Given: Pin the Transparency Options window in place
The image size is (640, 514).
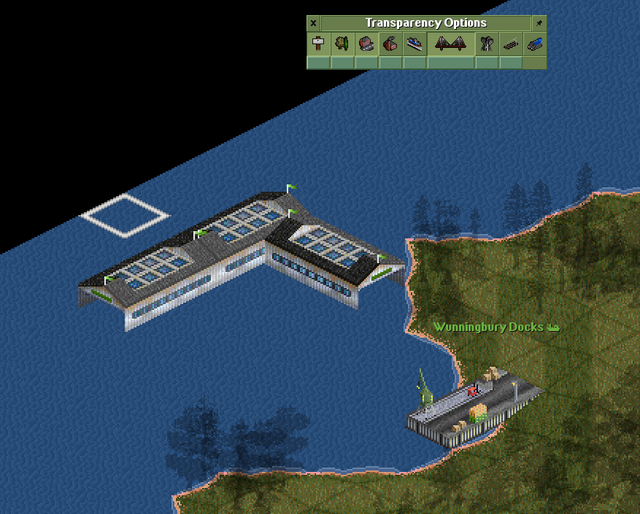Looking at the screenshot, I should pyautogui.click(x=540, y=23).
